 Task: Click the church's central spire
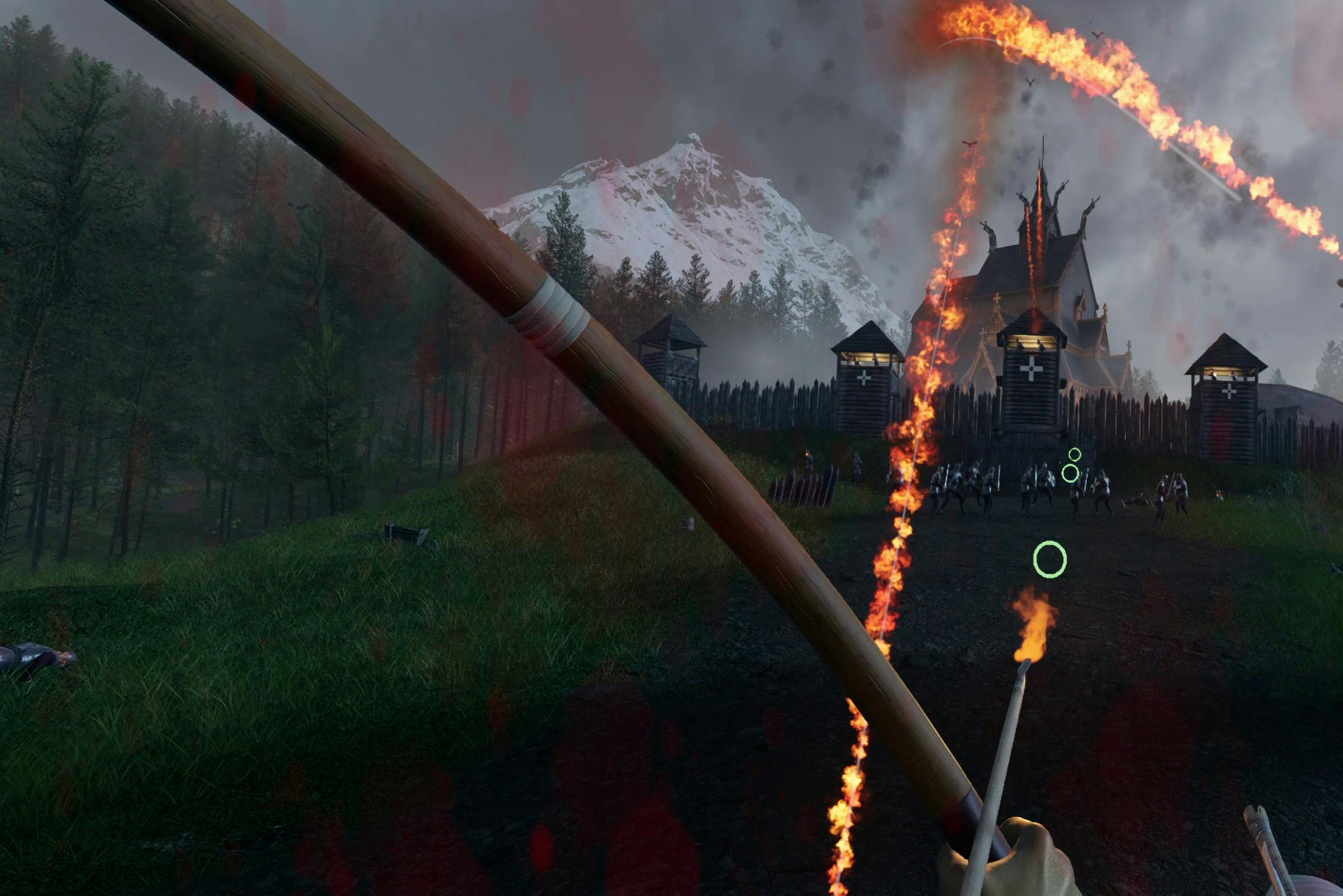coord(1042,176)
